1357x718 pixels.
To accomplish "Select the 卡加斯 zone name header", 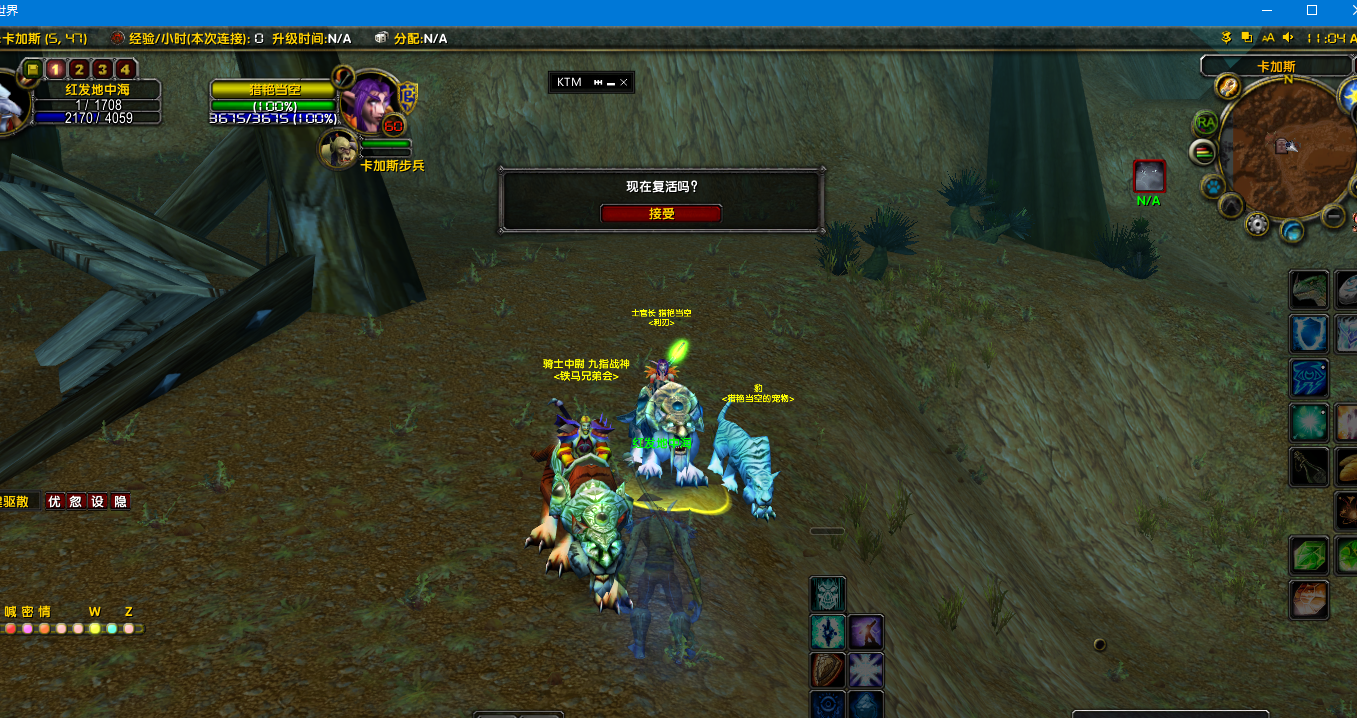I will [x=1275, y=67].
